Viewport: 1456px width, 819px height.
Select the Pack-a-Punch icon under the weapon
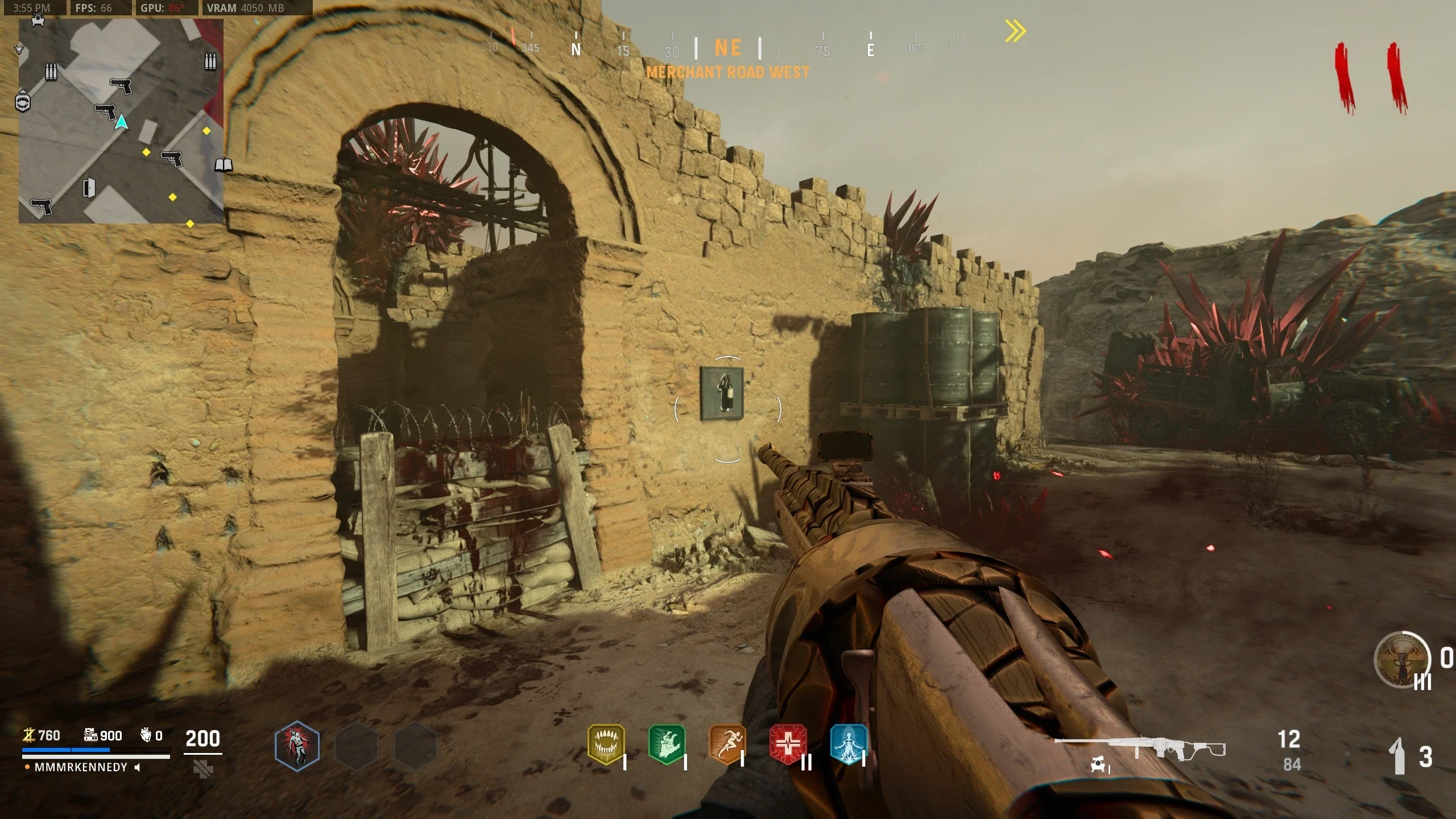point(1098,765)
